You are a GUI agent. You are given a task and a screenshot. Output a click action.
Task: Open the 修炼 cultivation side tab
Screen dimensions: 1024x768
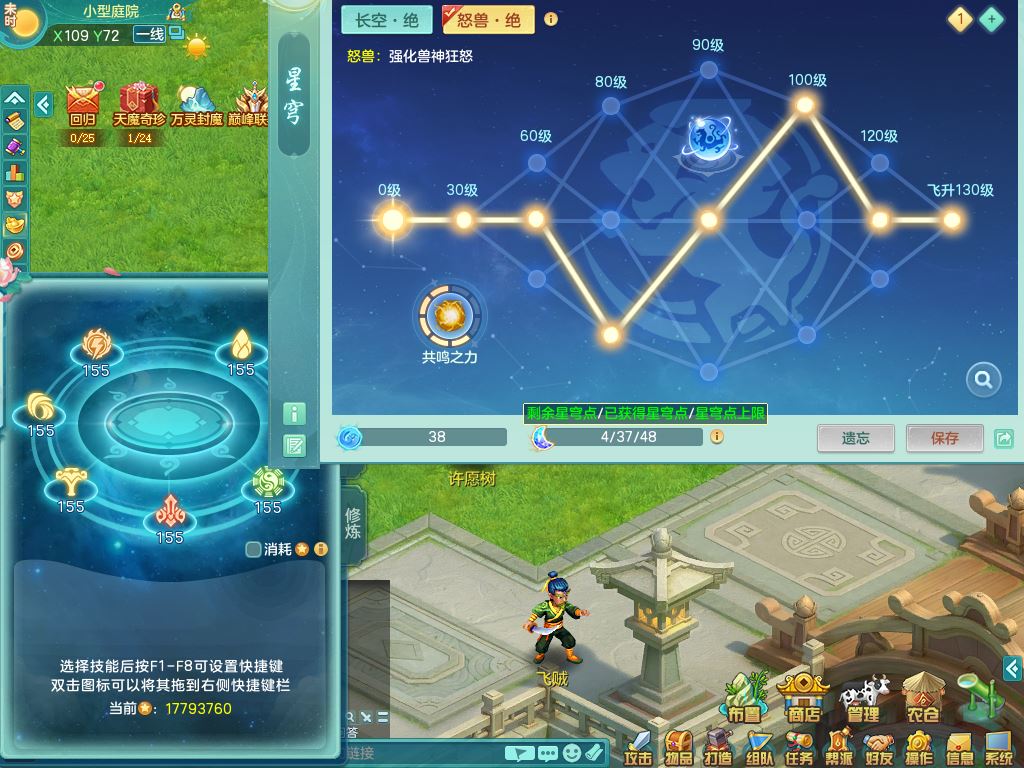tap(353, 524)
